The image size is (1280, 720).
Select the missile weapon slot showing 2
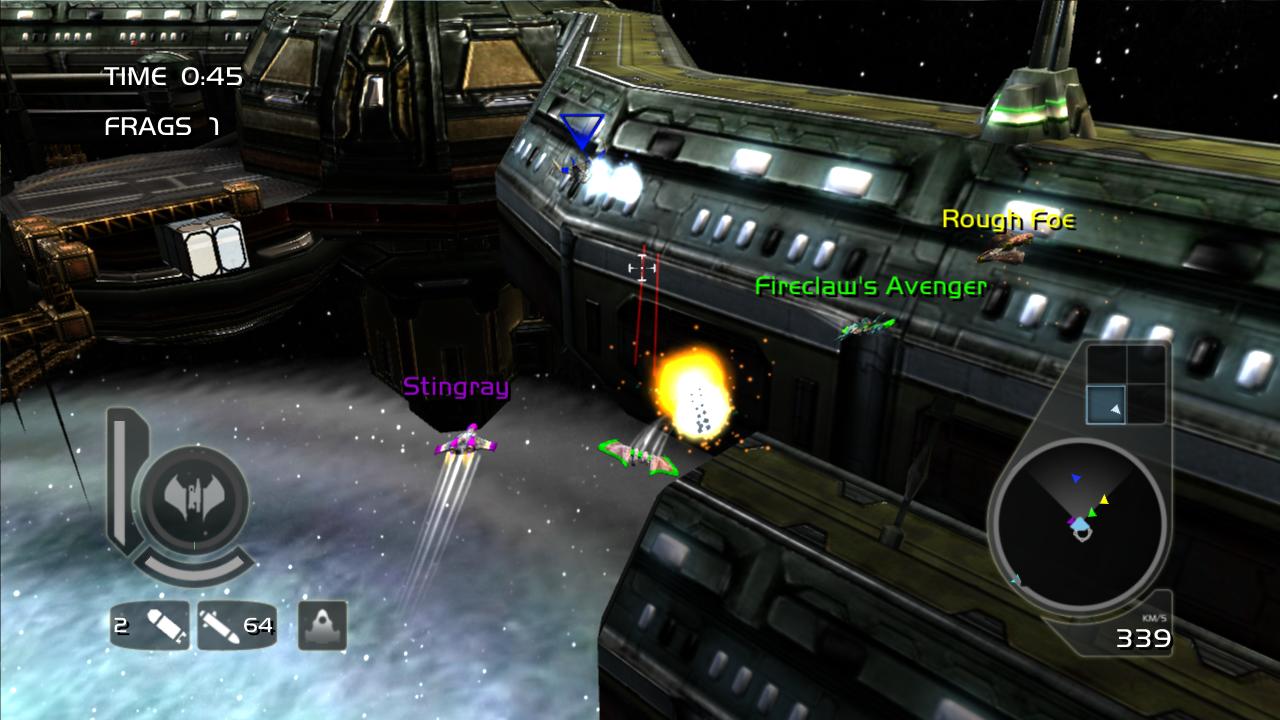pos(150,626)
